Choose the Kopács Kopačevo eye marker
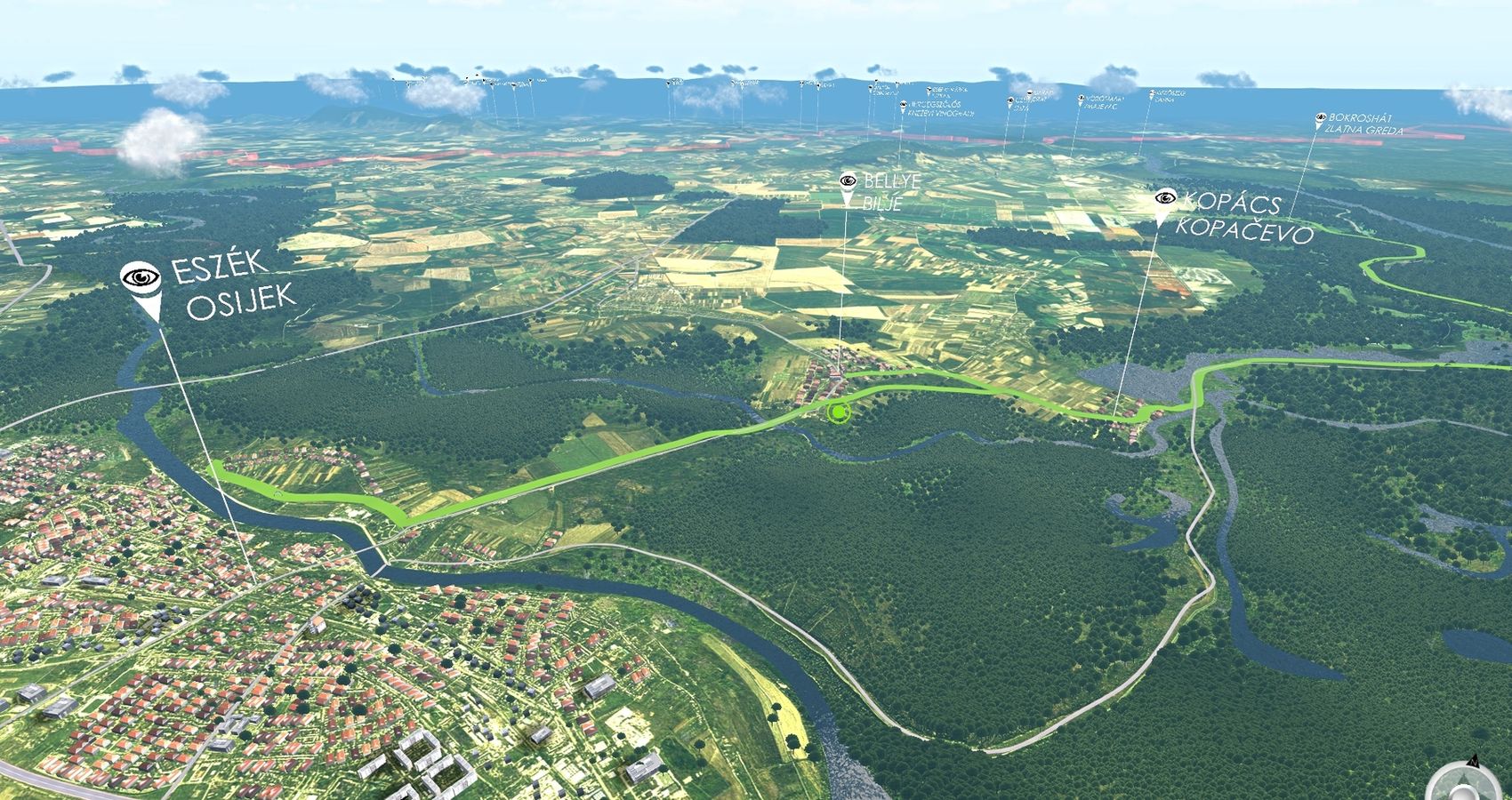The image size is (1512, 800). pos(1162,198)
